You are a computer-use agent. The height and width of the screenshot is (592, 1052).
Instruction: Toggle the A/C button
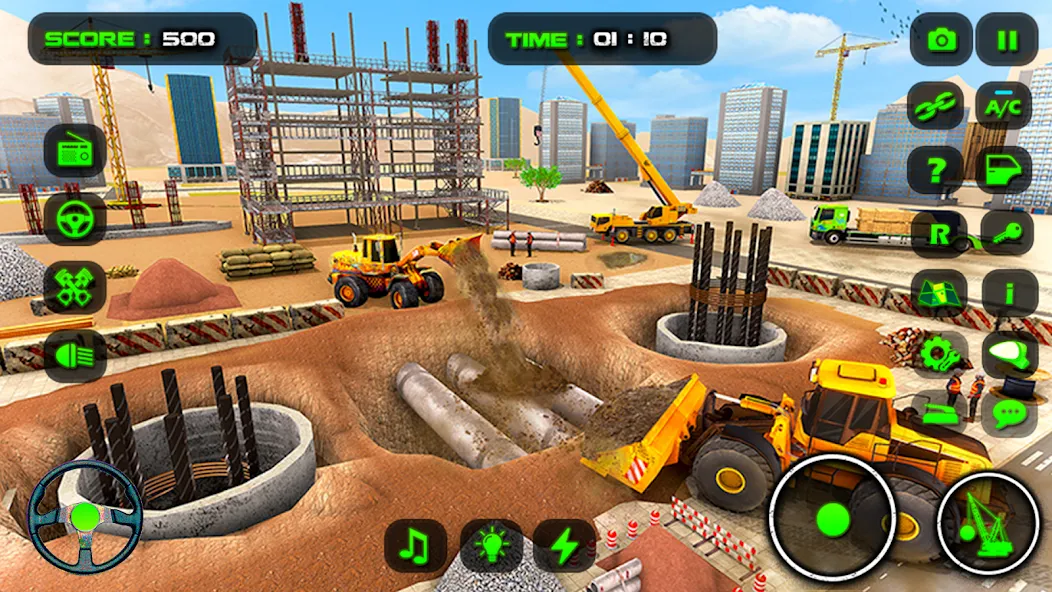[1003, 105]
